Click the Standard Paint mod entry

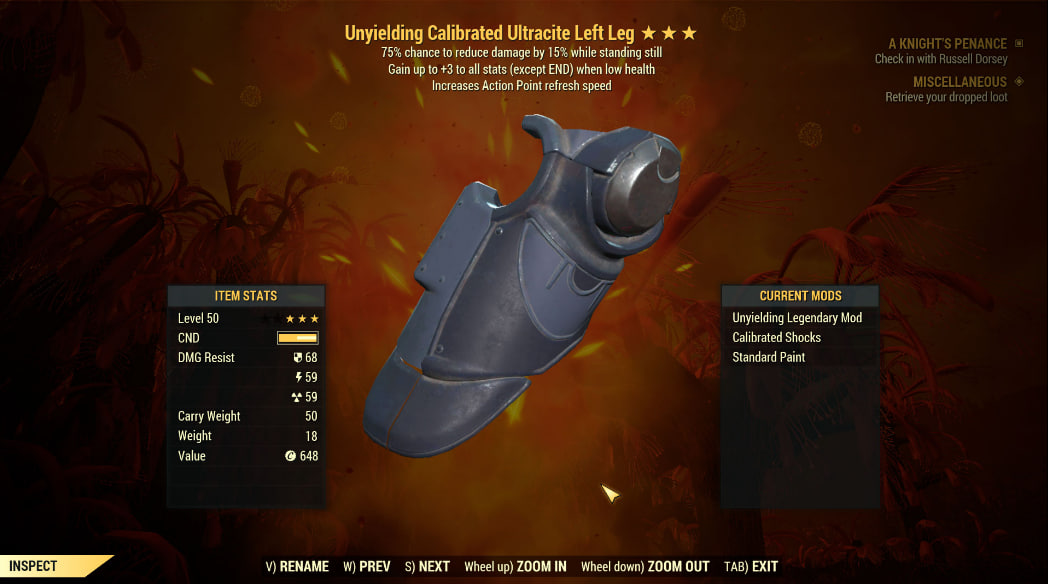768,357
